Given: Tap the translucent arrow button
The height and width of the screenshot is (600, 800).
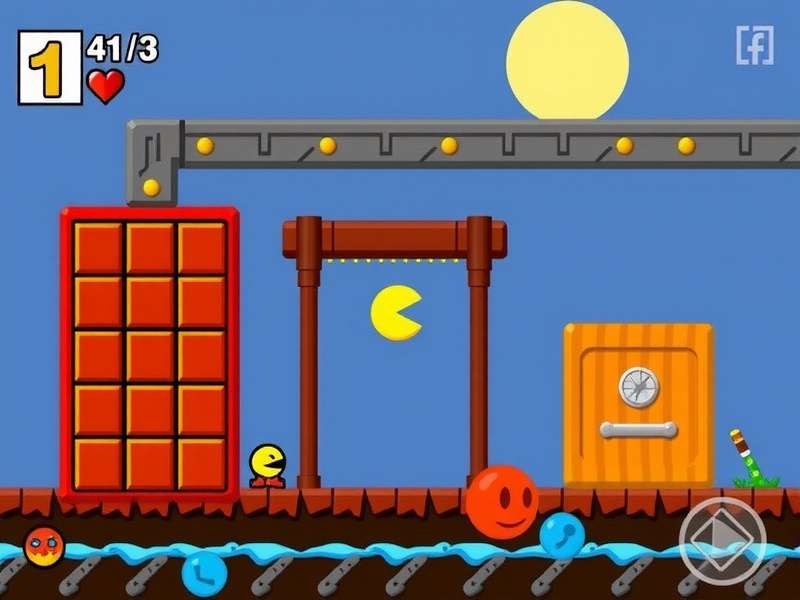Looking at the screenshot, I should [722, 540].
